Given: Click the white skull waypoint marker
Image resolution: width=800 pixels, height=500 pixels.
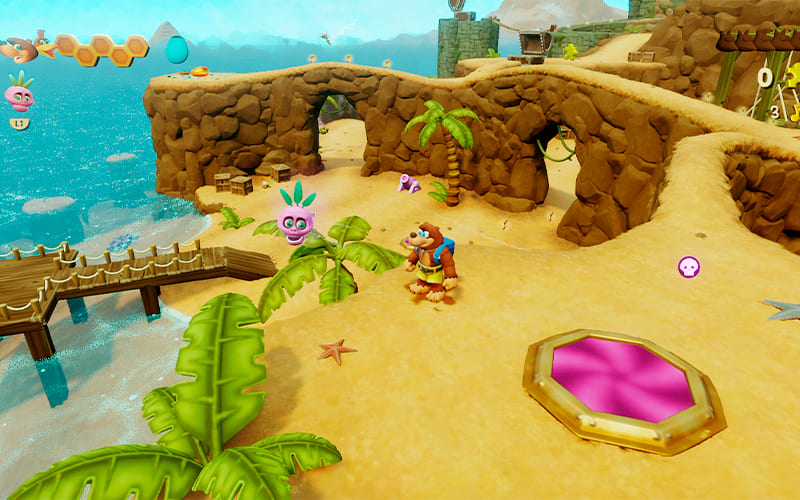Looking at the screenshot, I should (x=689, y=267).
